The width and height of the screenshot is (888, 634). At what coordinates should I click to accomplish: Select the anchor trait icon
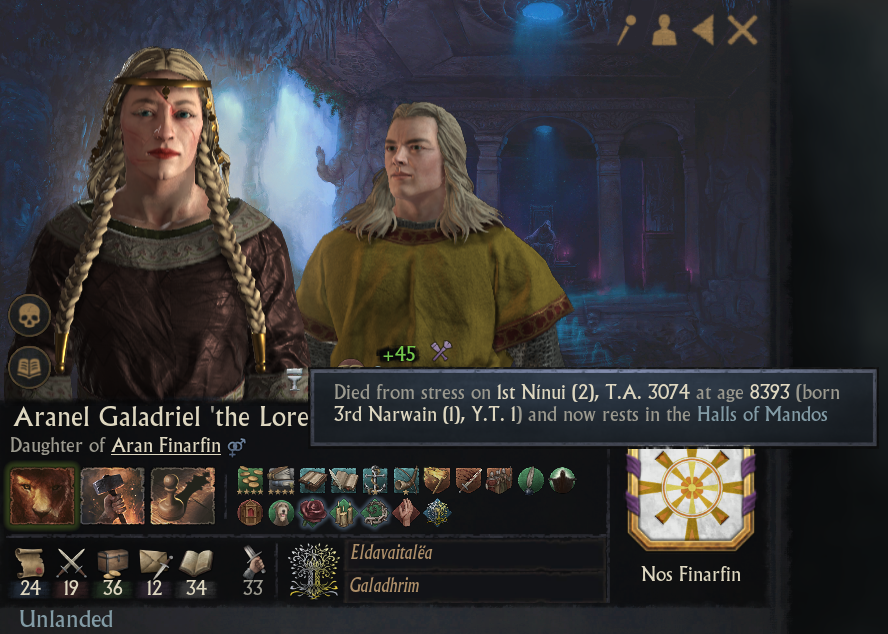click(x=376, y=481)
